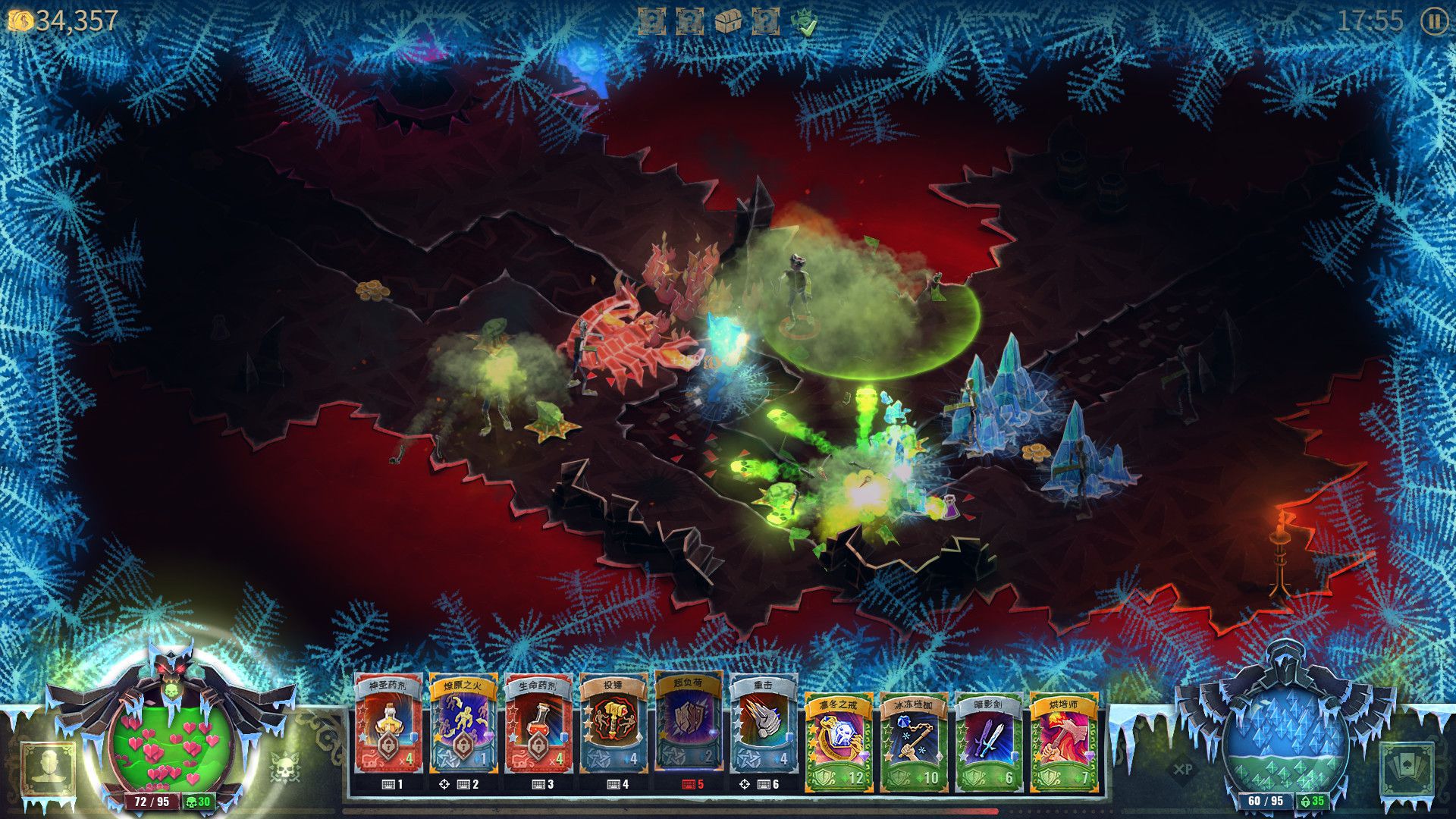
Task: Open the character portrait panel
Action: click(49, 767)
